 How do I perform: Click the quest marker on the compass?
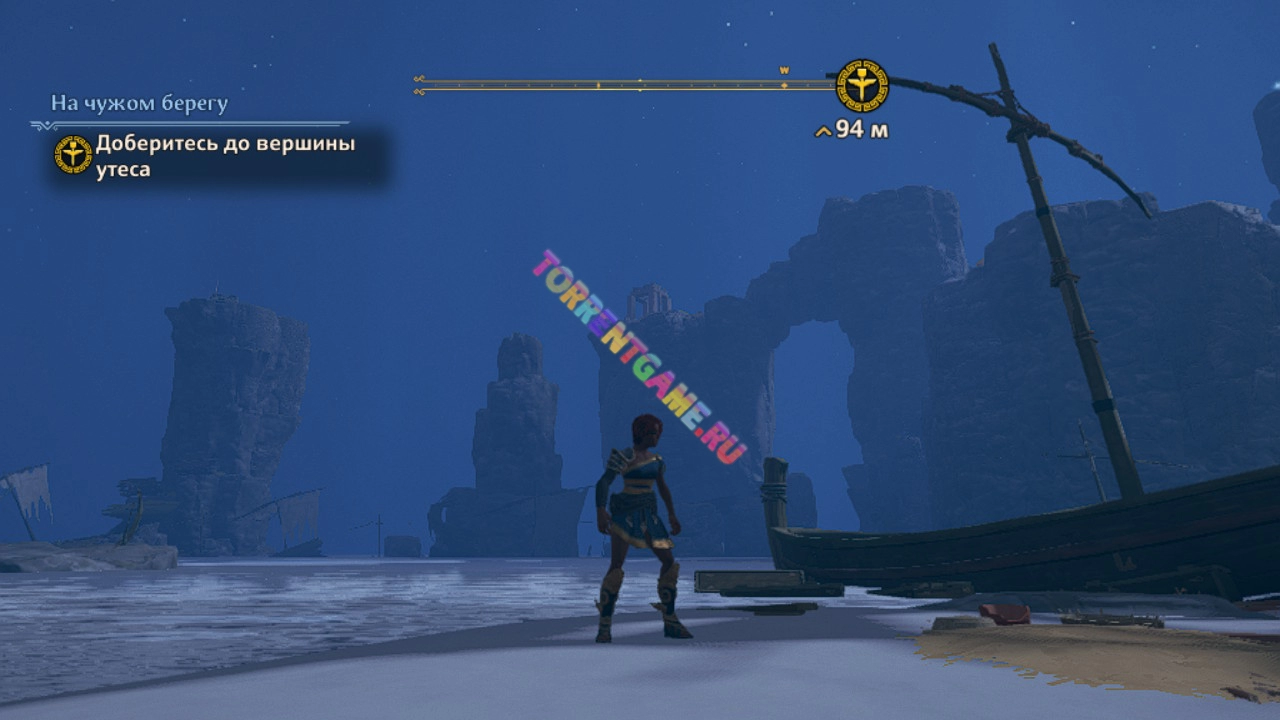click(862, 85)
